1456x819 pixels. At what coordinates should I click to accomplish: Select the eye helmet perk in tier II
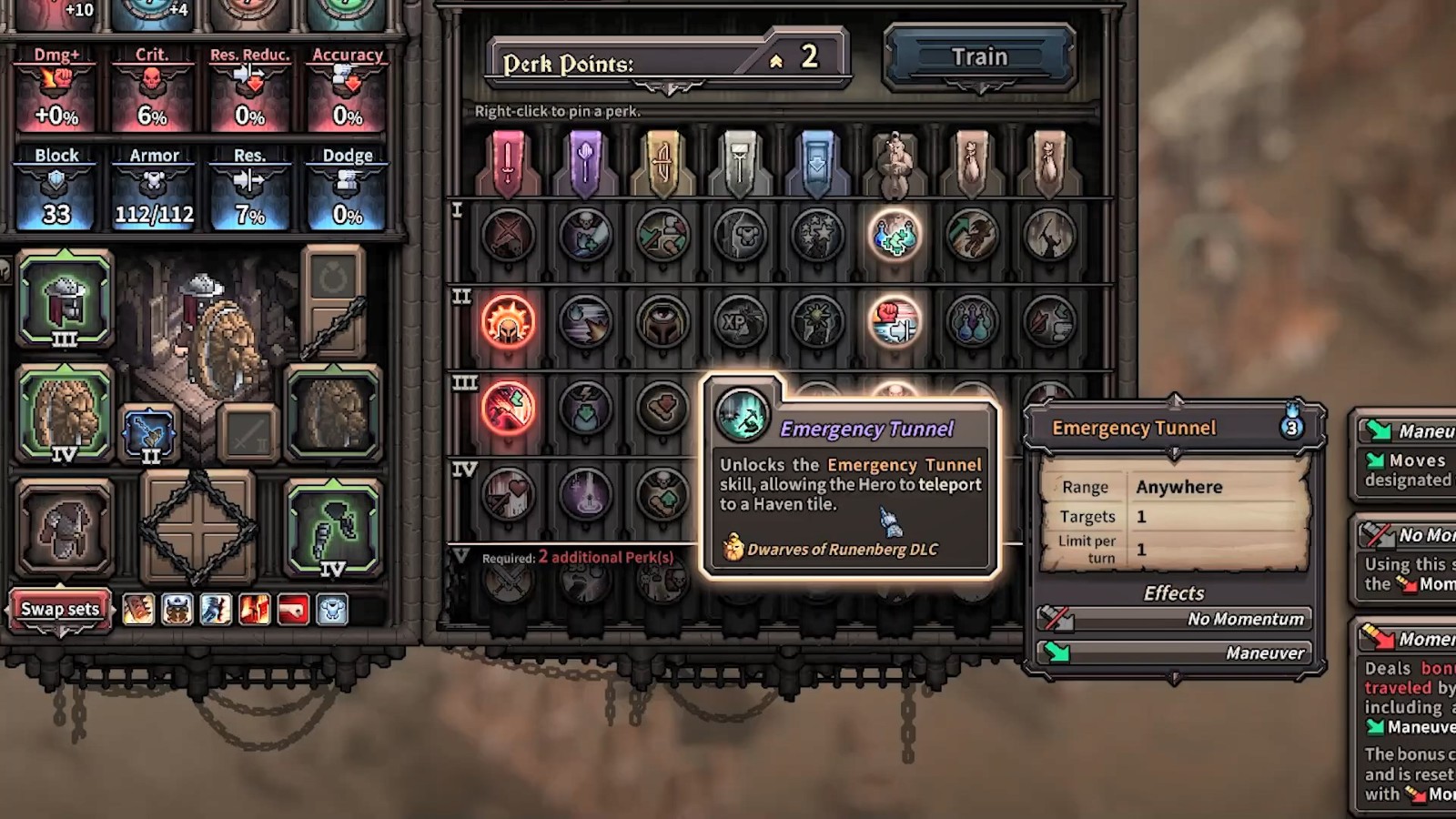point(662,322)
